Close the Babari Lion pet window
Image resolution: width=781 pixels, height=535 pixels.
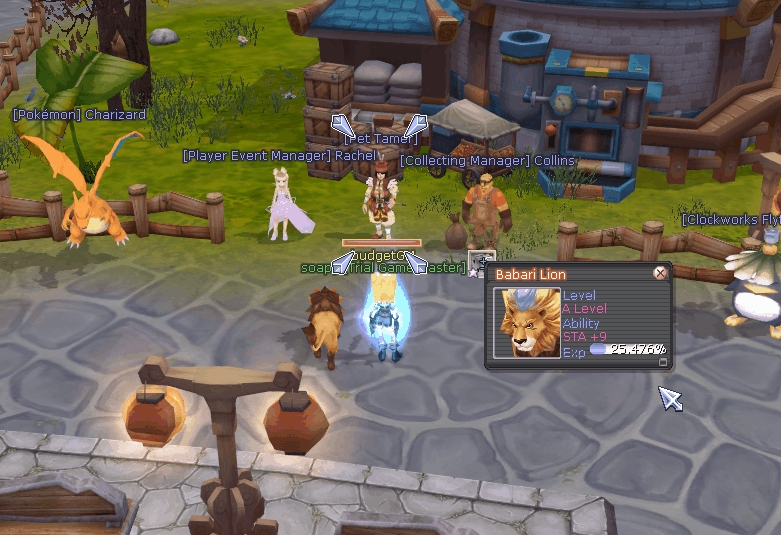660,273
